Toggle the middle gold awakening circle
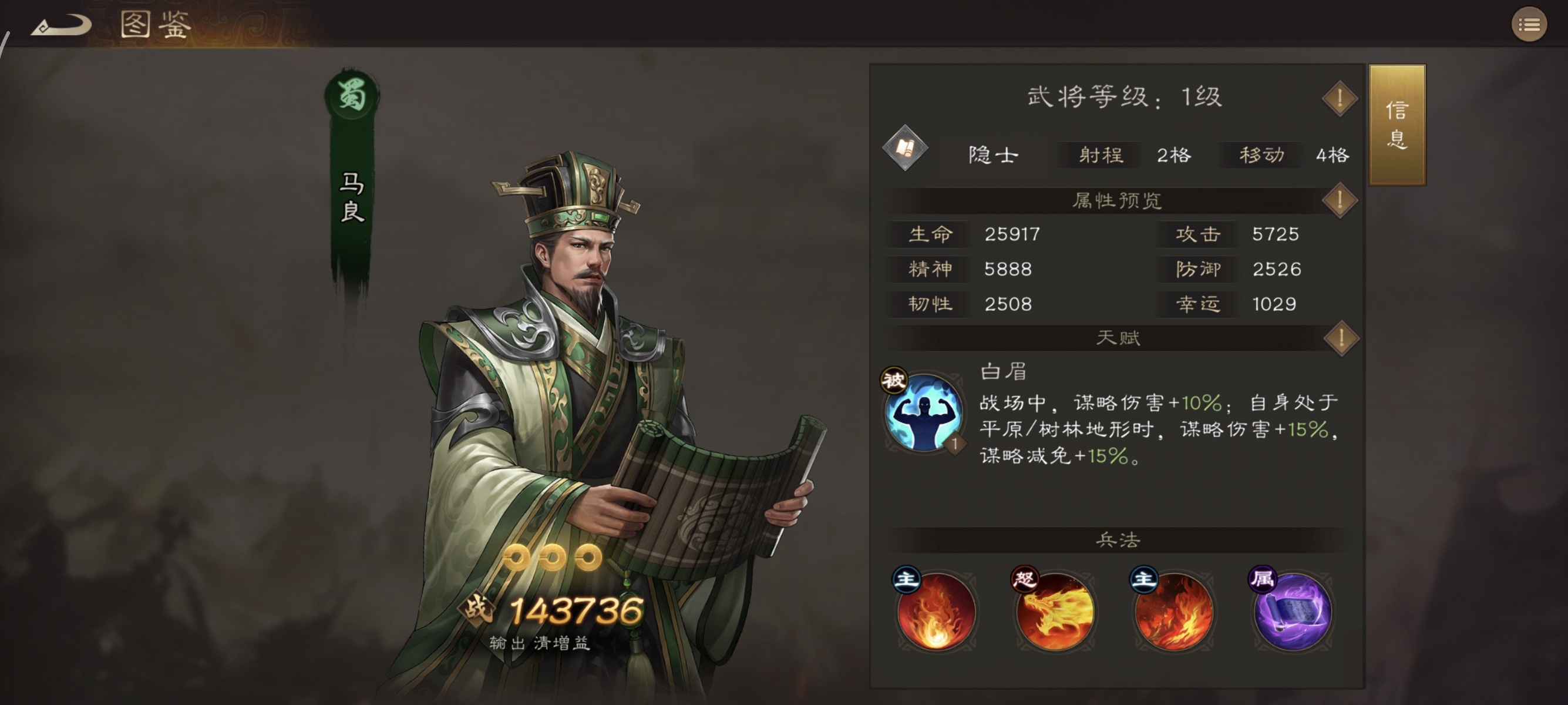 (x=551, y=556)
